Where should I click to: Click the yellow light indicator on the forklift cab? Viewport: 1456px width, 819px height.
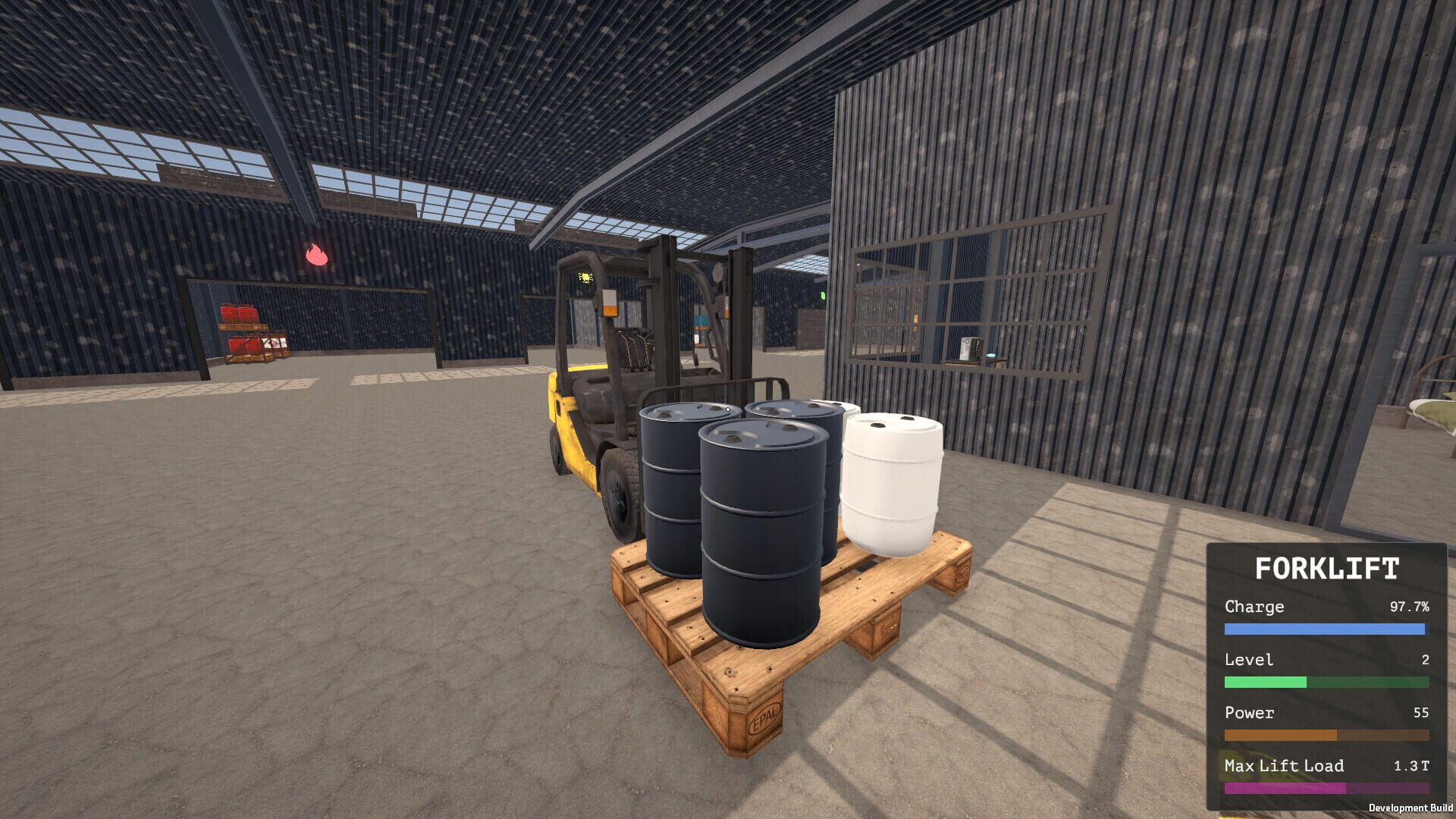coord(585,278)
